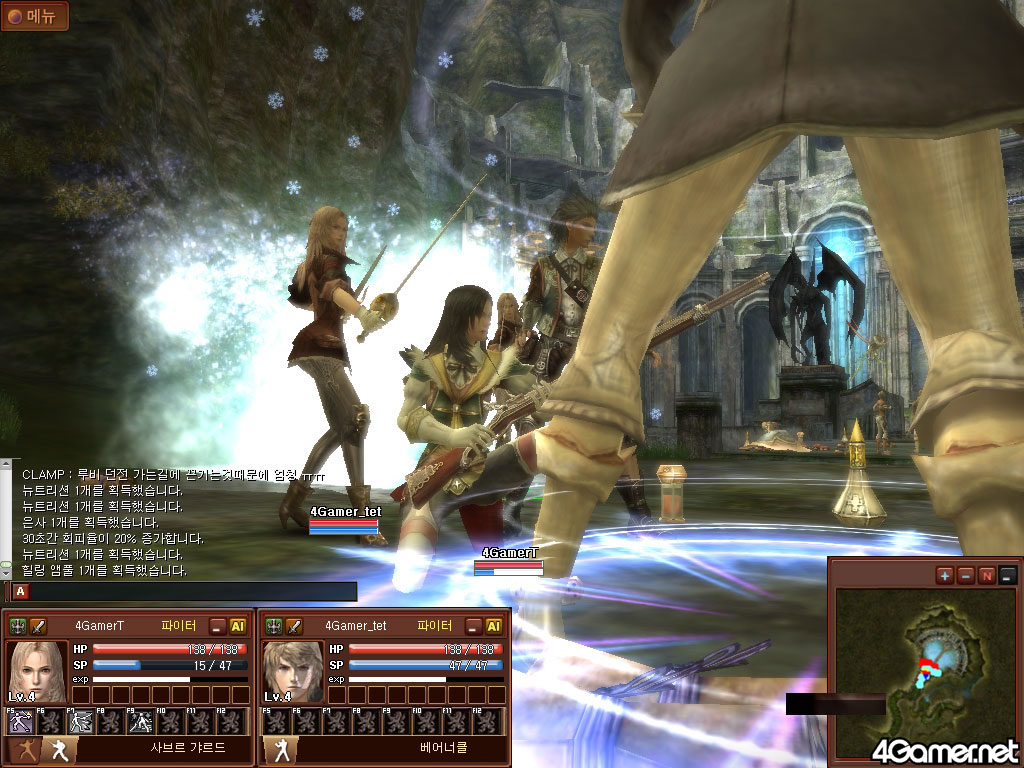Switch 4GamerT to the second stance tab
Viewport: 1024px width, 768px height.
pyautogui.click(x=58, y=751)
